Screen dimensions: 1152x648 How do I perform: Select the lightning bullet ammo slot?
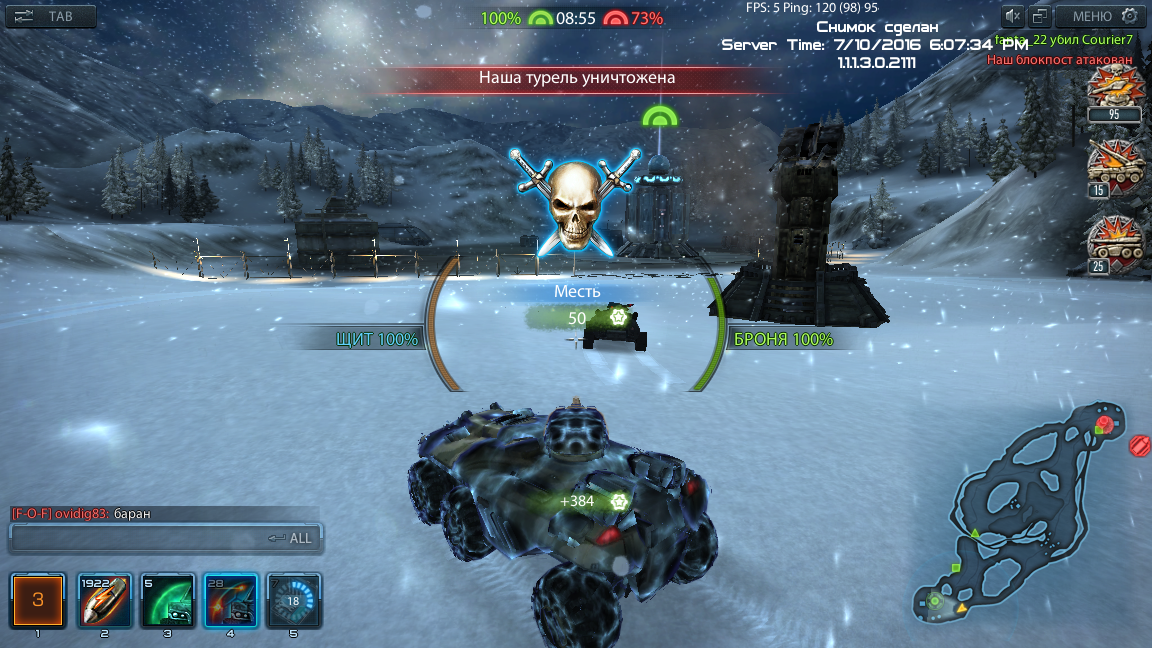105,600
